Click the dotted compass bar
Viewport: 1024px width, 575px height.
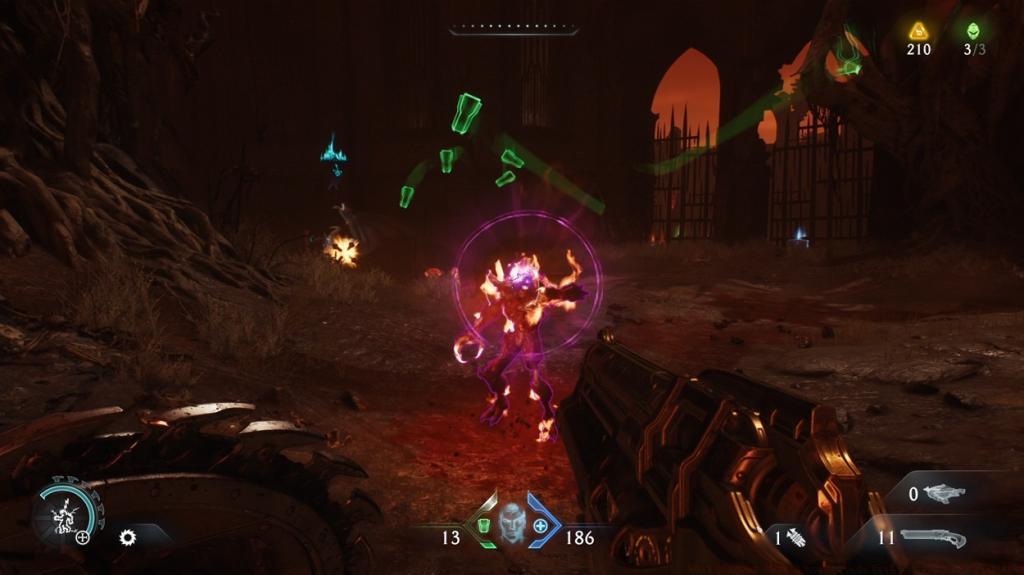pyautogui.click(x=513, y=30)
